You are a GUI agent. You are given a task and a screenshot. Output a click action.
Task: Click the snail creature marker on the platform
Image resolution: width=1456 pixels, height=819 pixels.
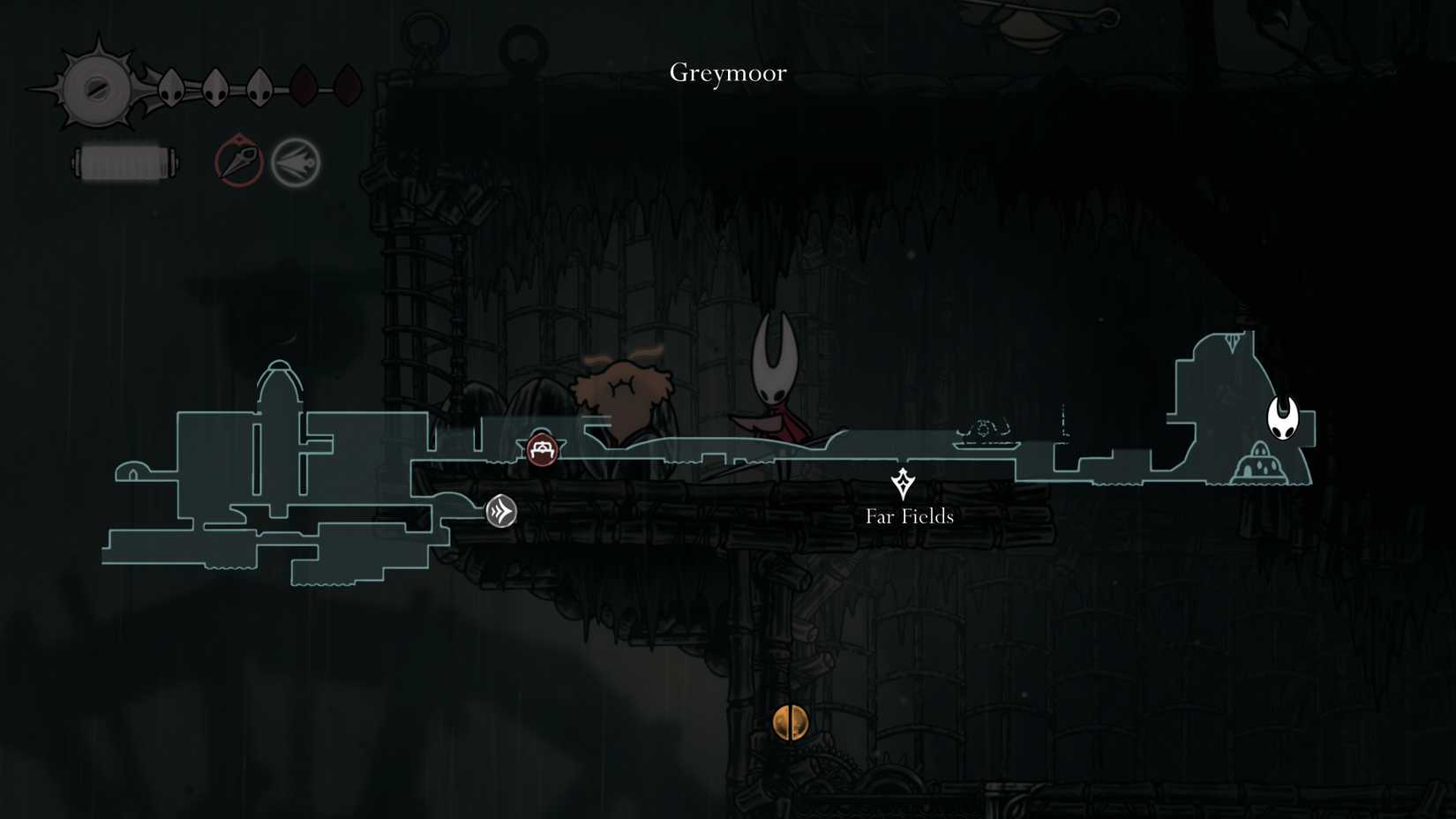coord(988,428)
